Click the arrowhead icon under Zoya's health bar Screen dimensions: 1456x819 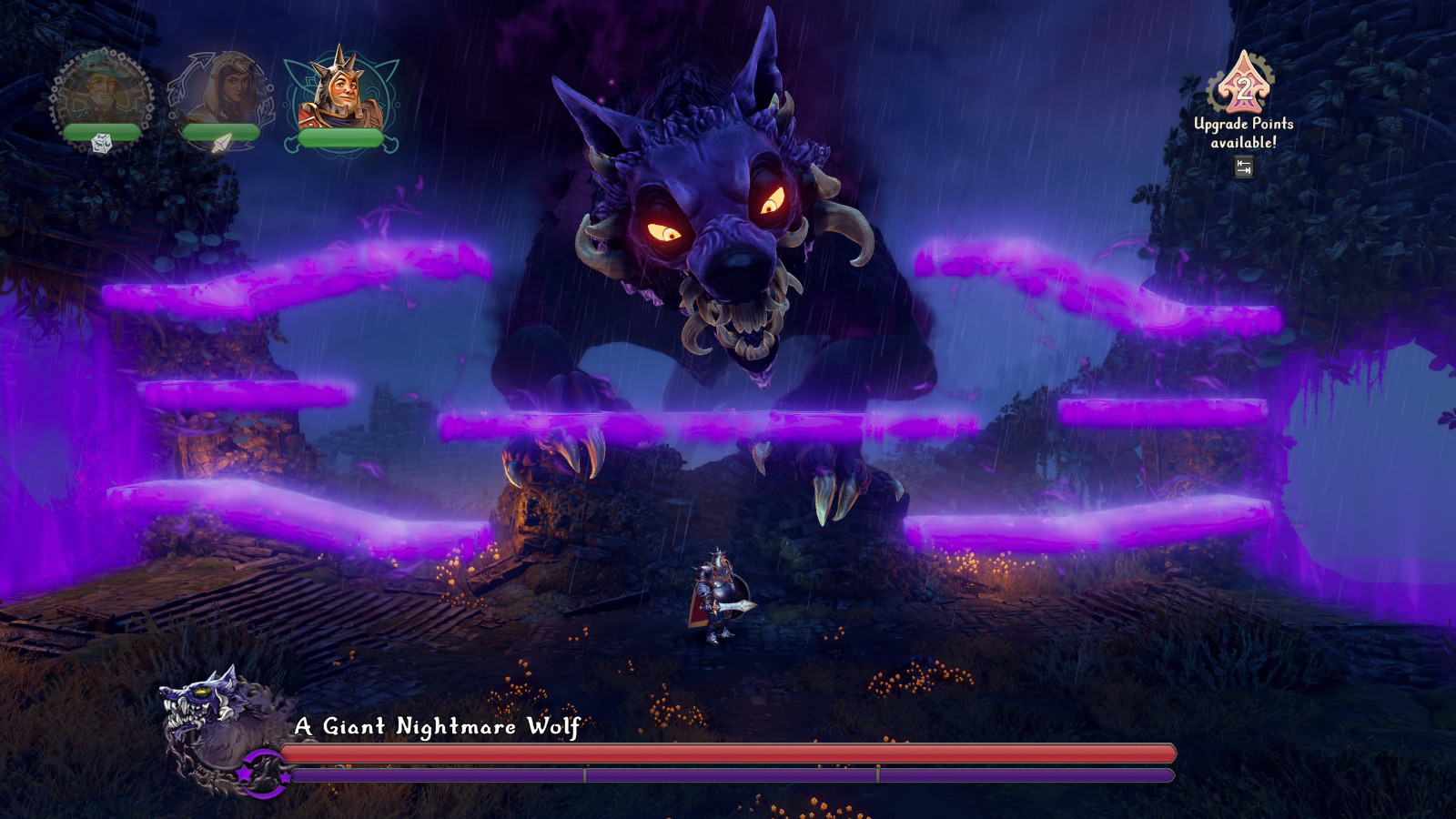tap(223, 144)
